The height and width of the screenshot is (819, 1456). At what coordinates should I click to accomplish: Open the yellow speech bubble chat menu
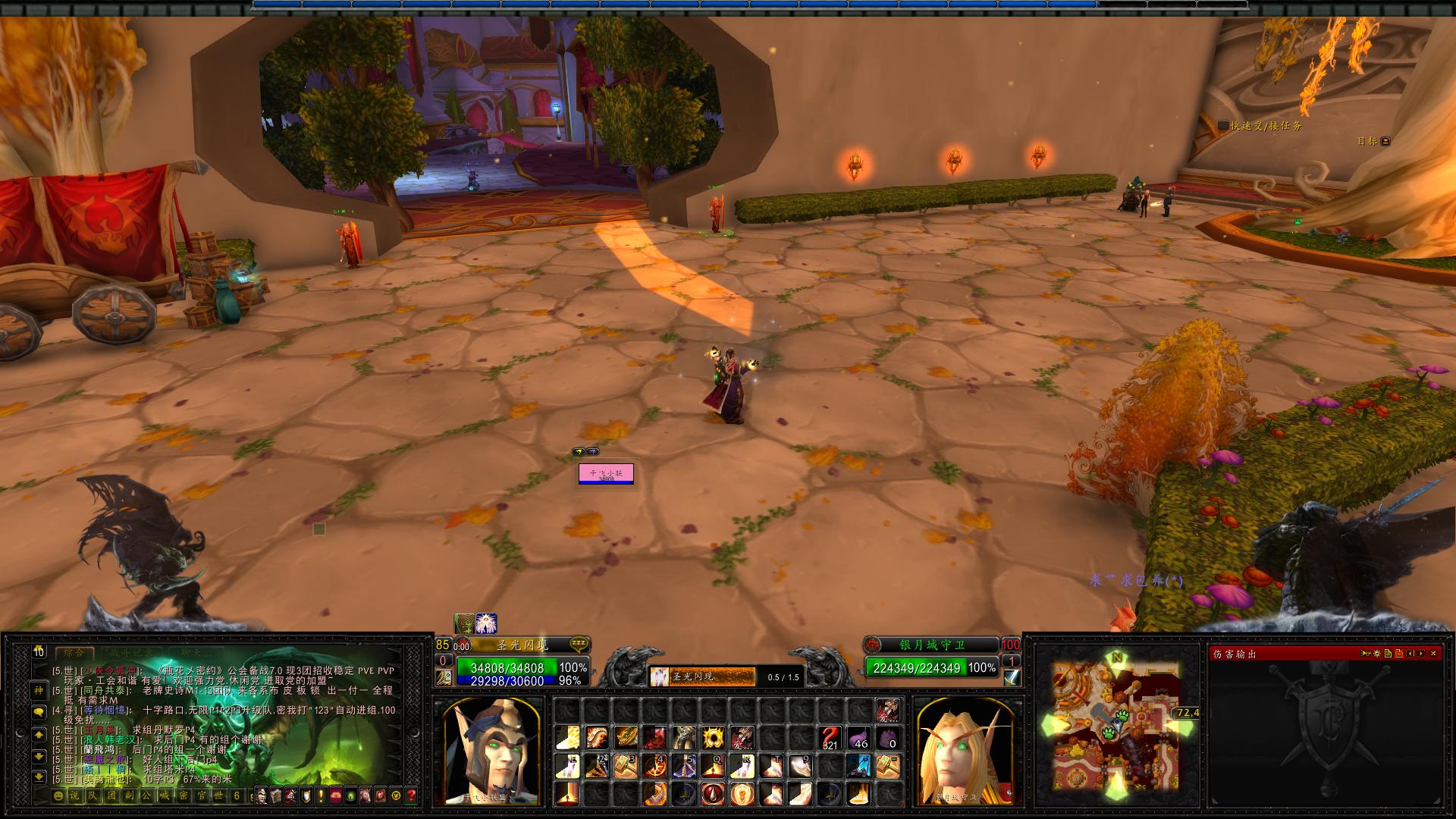(x=39, y=712)
